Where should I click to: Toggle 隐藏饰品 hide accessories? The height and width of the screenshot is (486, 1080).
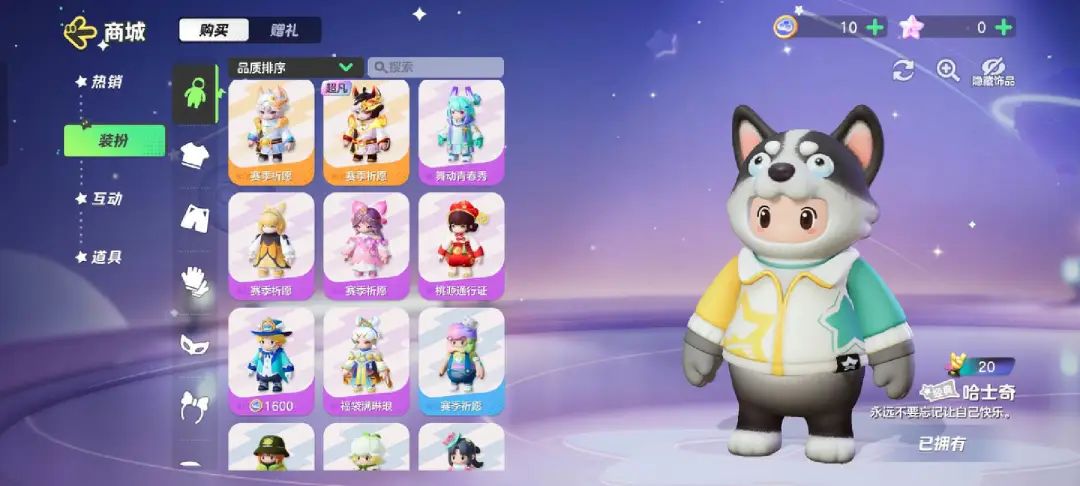tap(993, 70)
